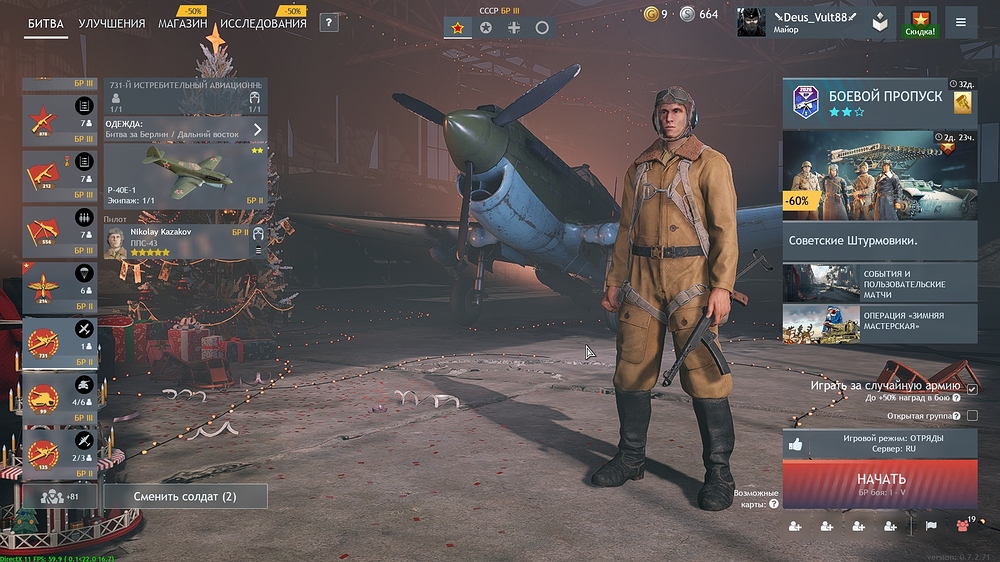Image resolution: width=1000 pixels, height=562 pixels.
Task: Open События и пользовательские матчи
Action: pos(879,285)
